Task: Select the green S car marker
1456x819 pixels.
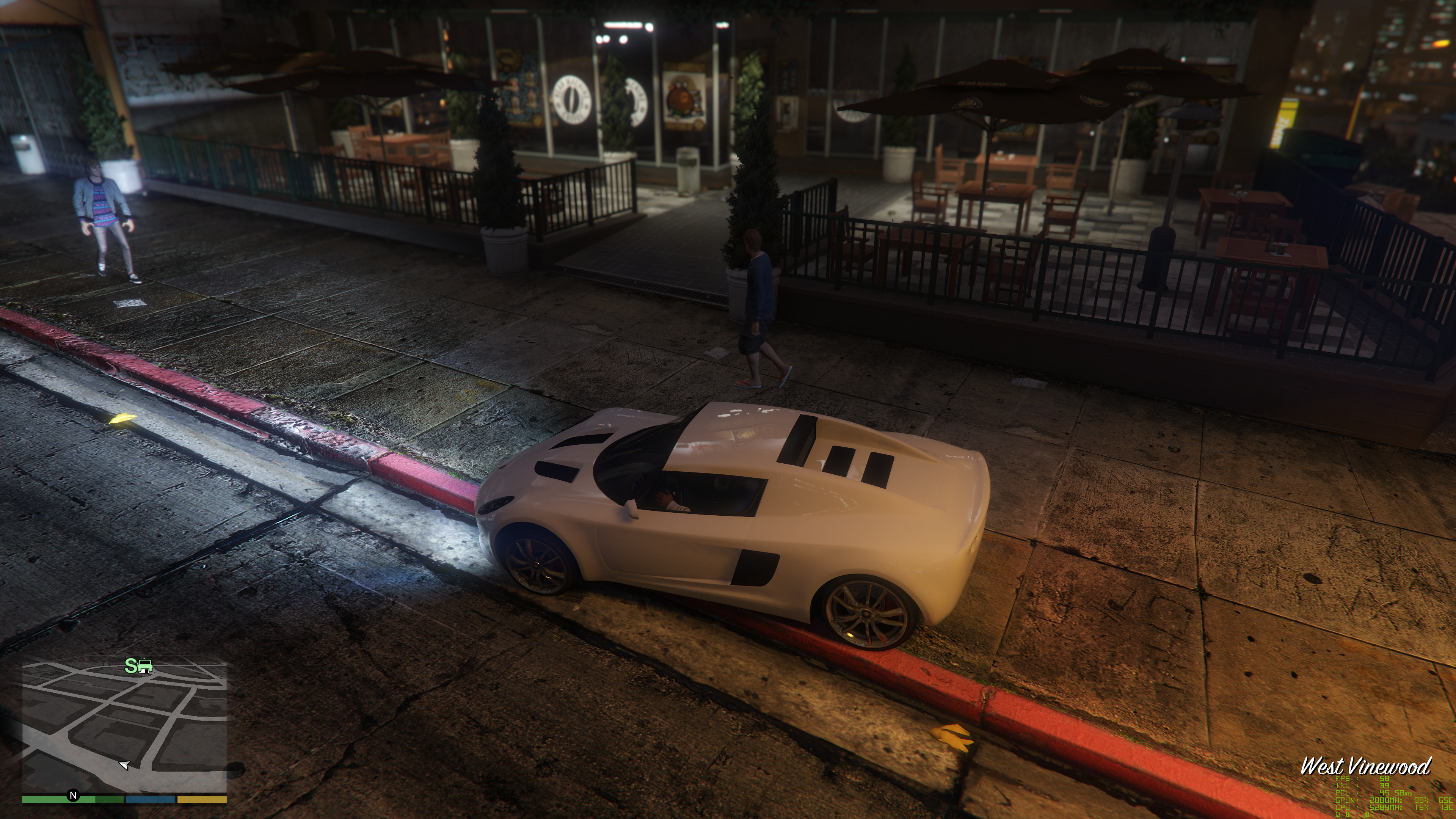Action: coord(138,666)
